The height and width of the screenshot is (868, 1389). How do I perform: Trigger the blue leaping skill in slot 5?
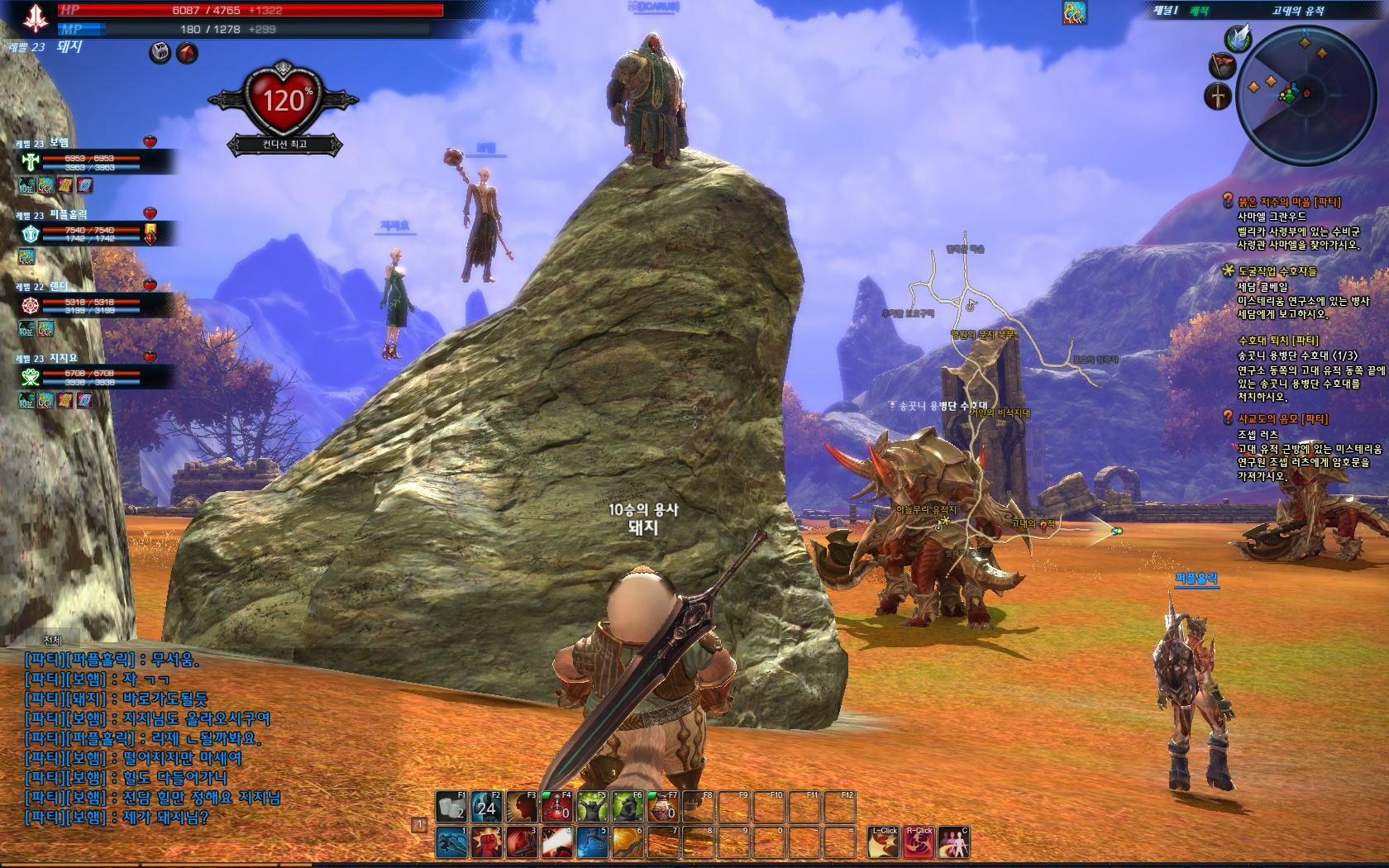click(593, 842)
